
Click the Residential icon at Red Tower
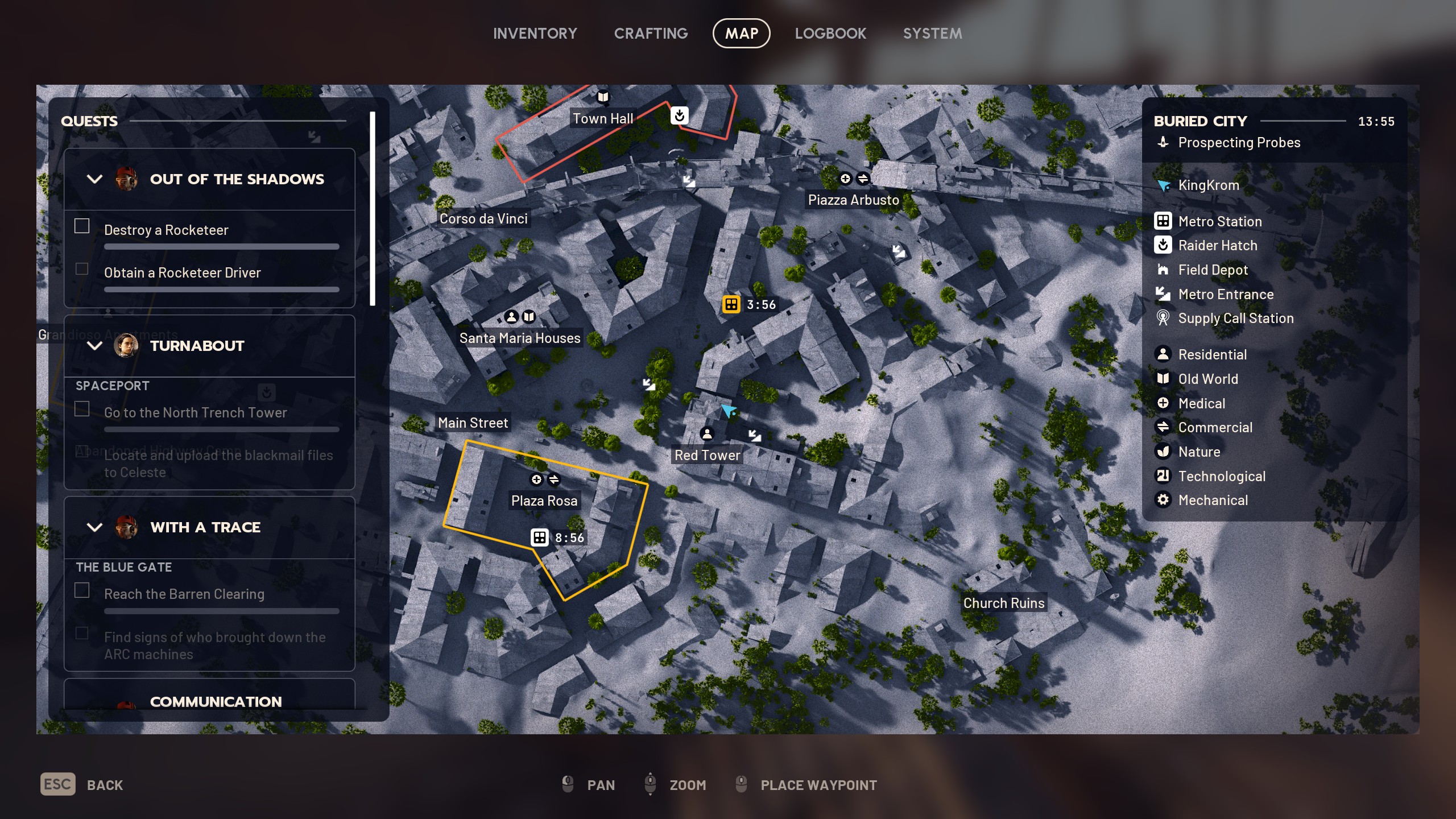click(707, 434)
